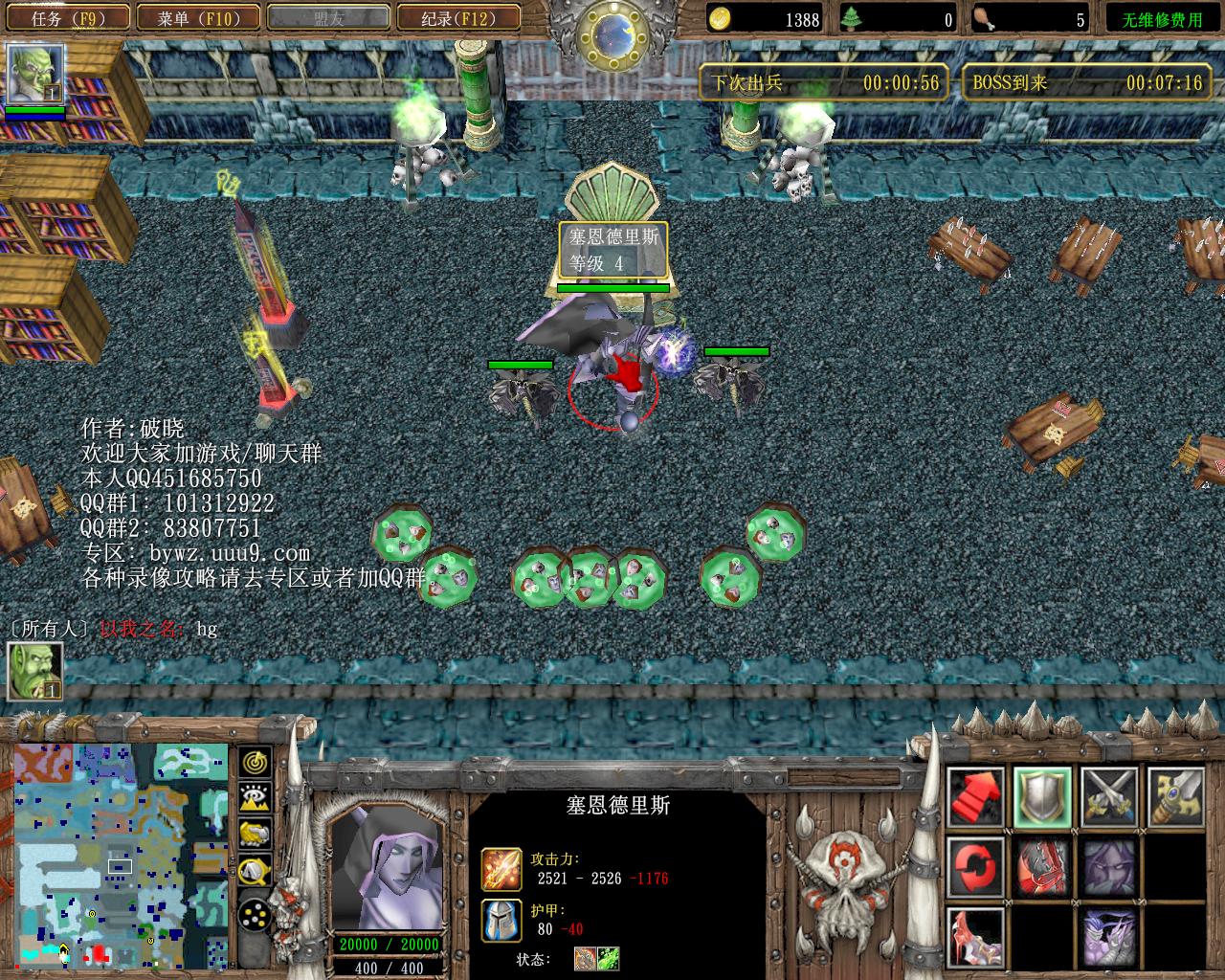This screenshot has height=980, width=1225.
Task: Toggle the minimap creep camp display button
Action: tap(255, 870)
